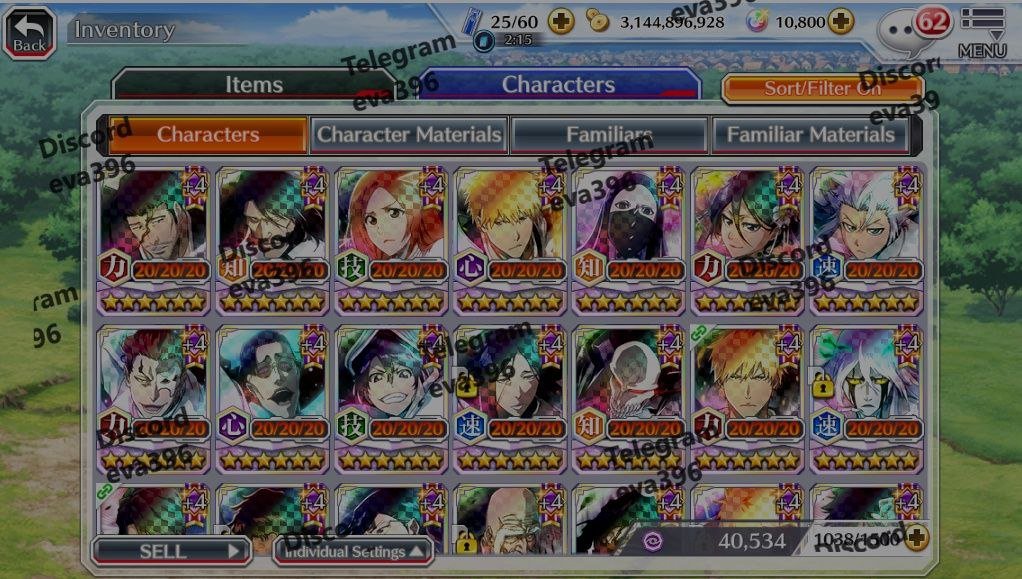Image resolution: width=1022 pixels, height=579 pixels.
Task: Open the MENU in the corner
Action: coord(982,32)
